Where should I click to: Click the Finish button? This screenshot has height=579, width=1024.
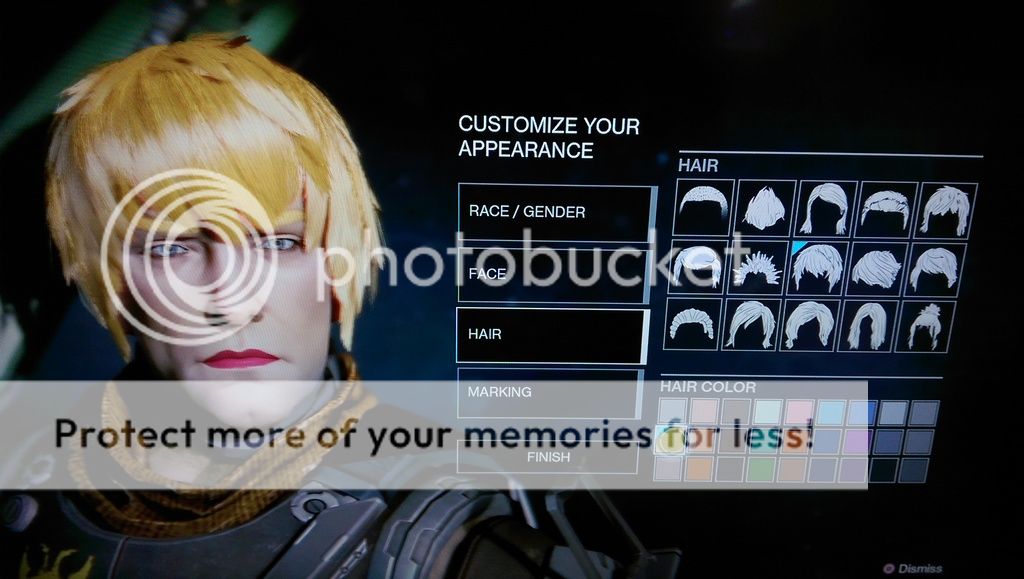(547, 457)
